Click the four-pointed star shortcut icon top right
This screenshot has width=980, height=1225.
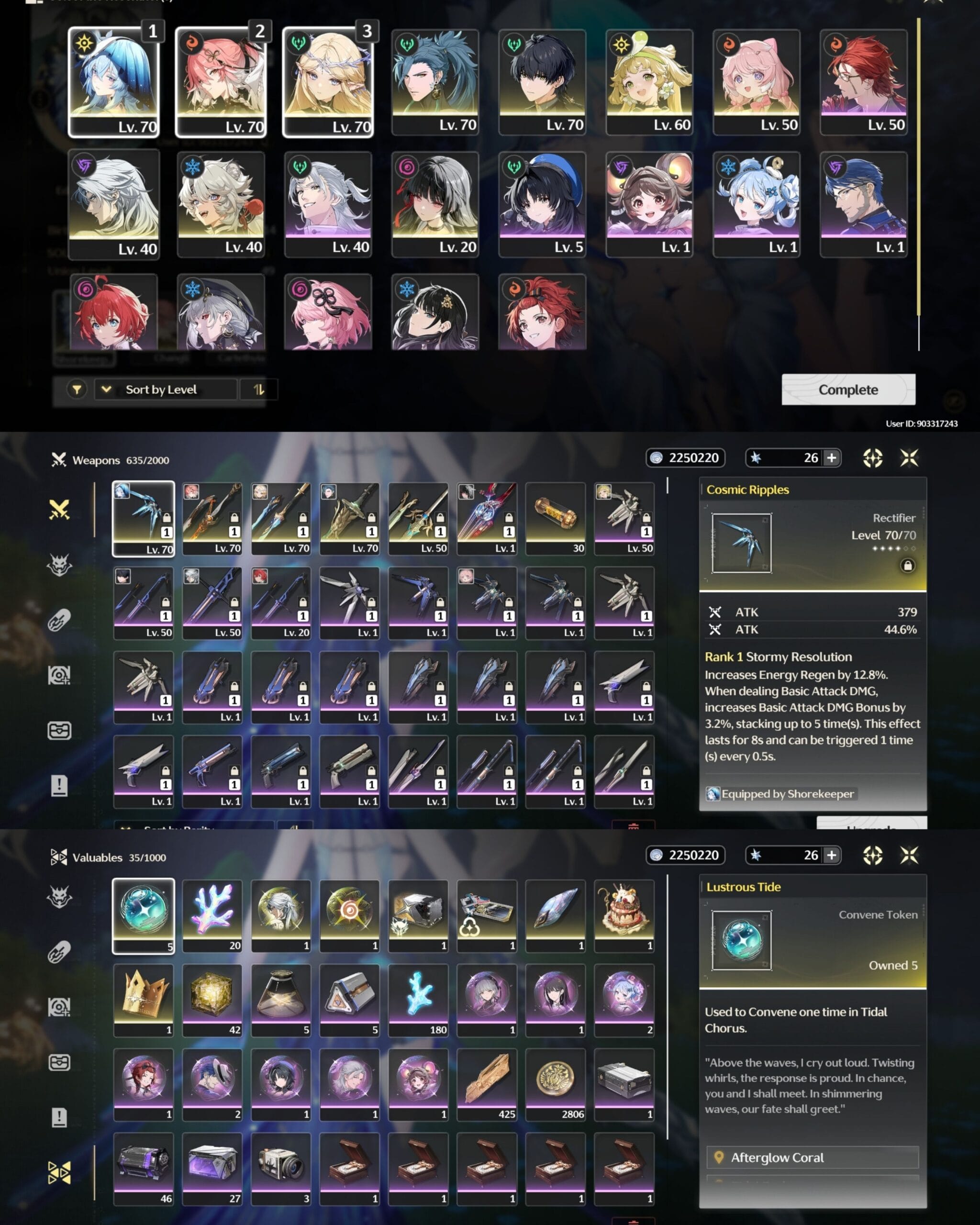tap(910, 458)
